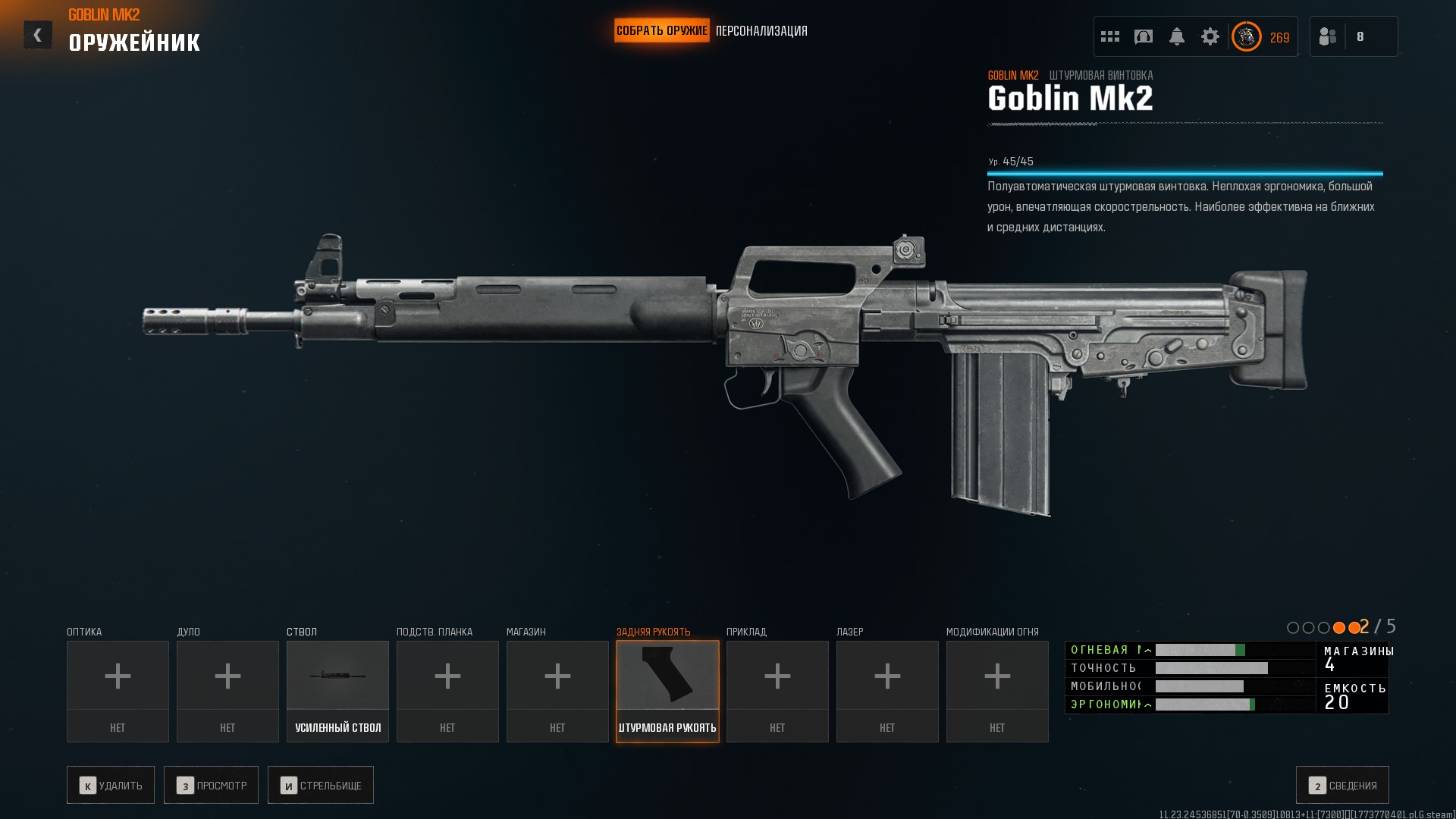The image size is (1456, 819).
Task: Open the notifications bell
Action: (1177, 36)
